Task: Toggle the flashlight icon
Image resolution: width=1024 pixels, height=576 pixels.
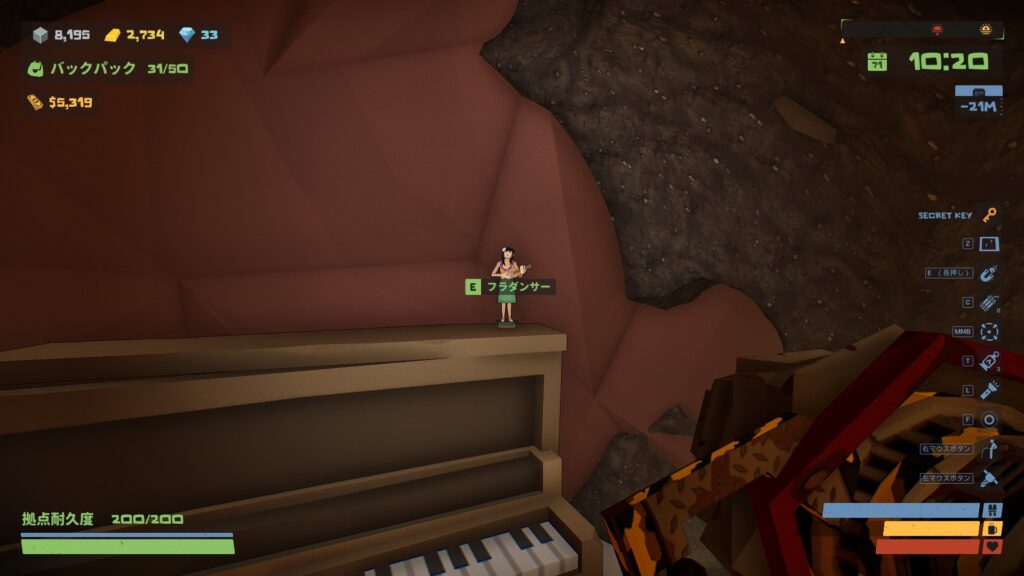Action: pyautogui.click(x=989, y=390)
